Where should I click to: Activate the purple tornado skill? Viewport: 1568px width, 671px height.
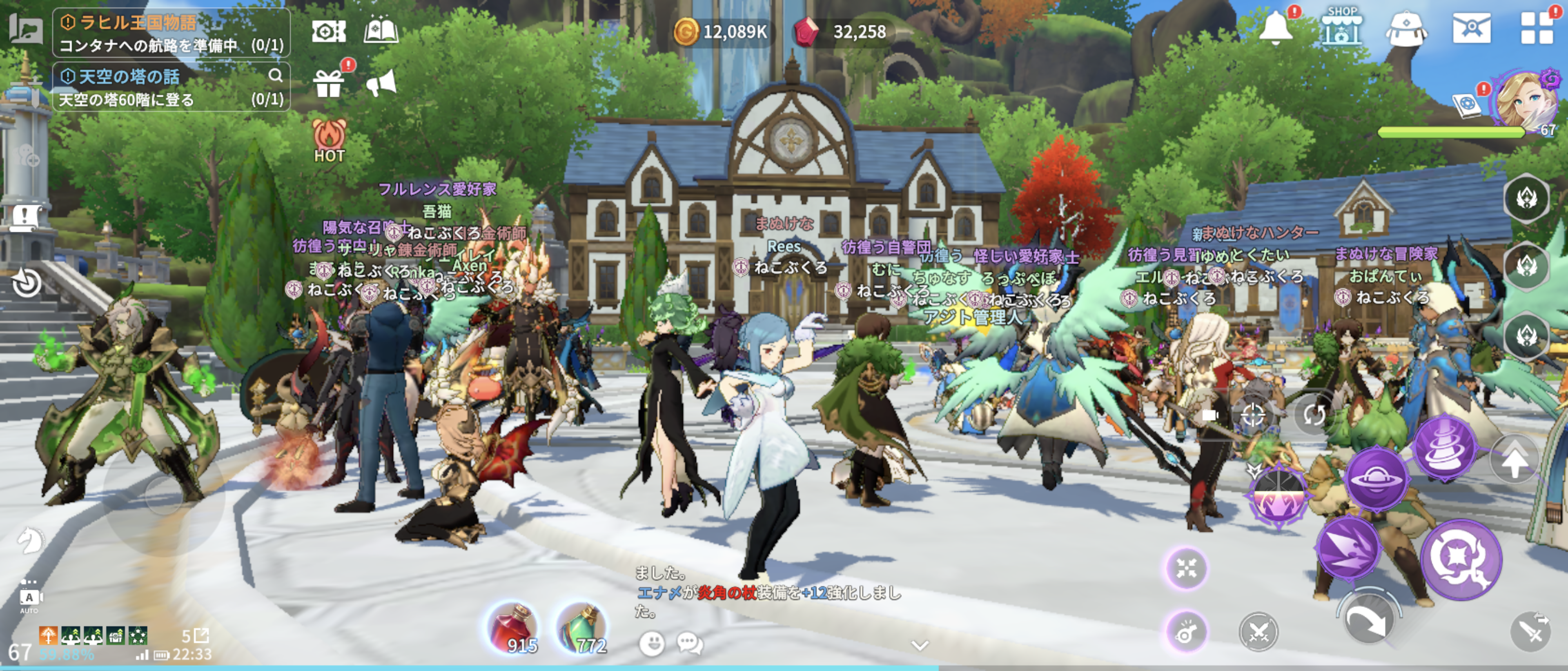pos(1444,448)
